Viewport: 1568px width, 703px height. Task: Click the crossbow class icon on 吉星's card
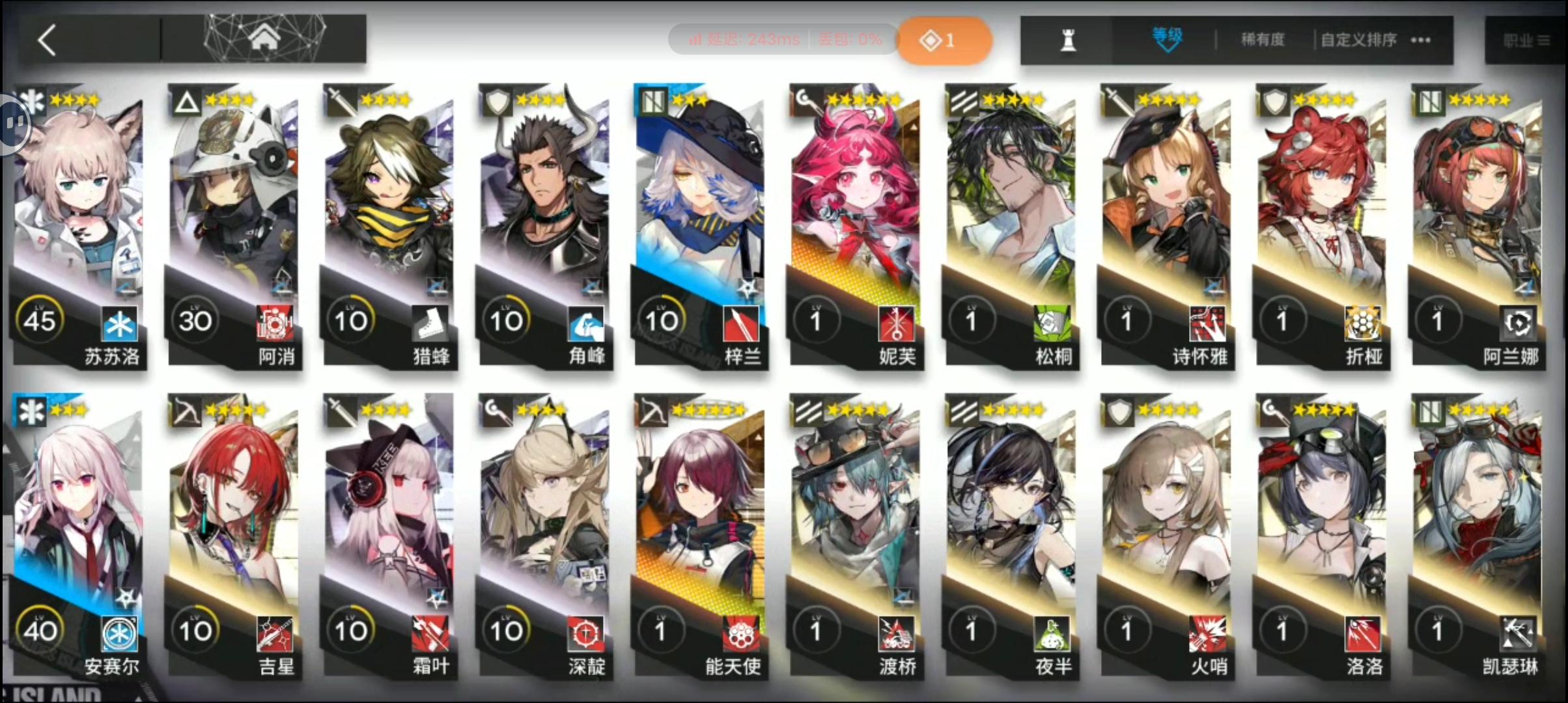pyautogui.click(x=186, y=411)
